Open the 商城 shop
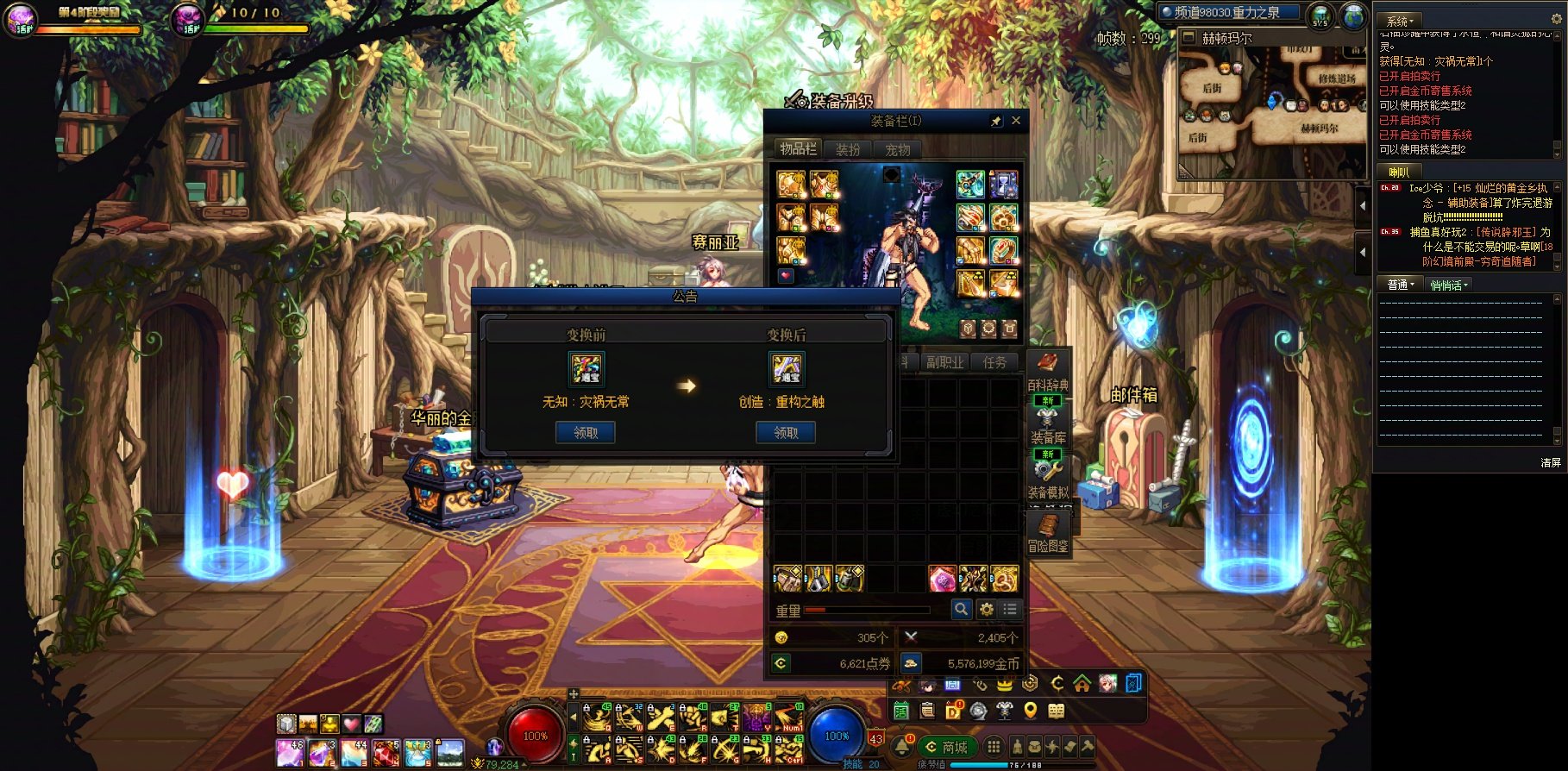This screenshot has height=771, width=1568. (x=945, y=747)
